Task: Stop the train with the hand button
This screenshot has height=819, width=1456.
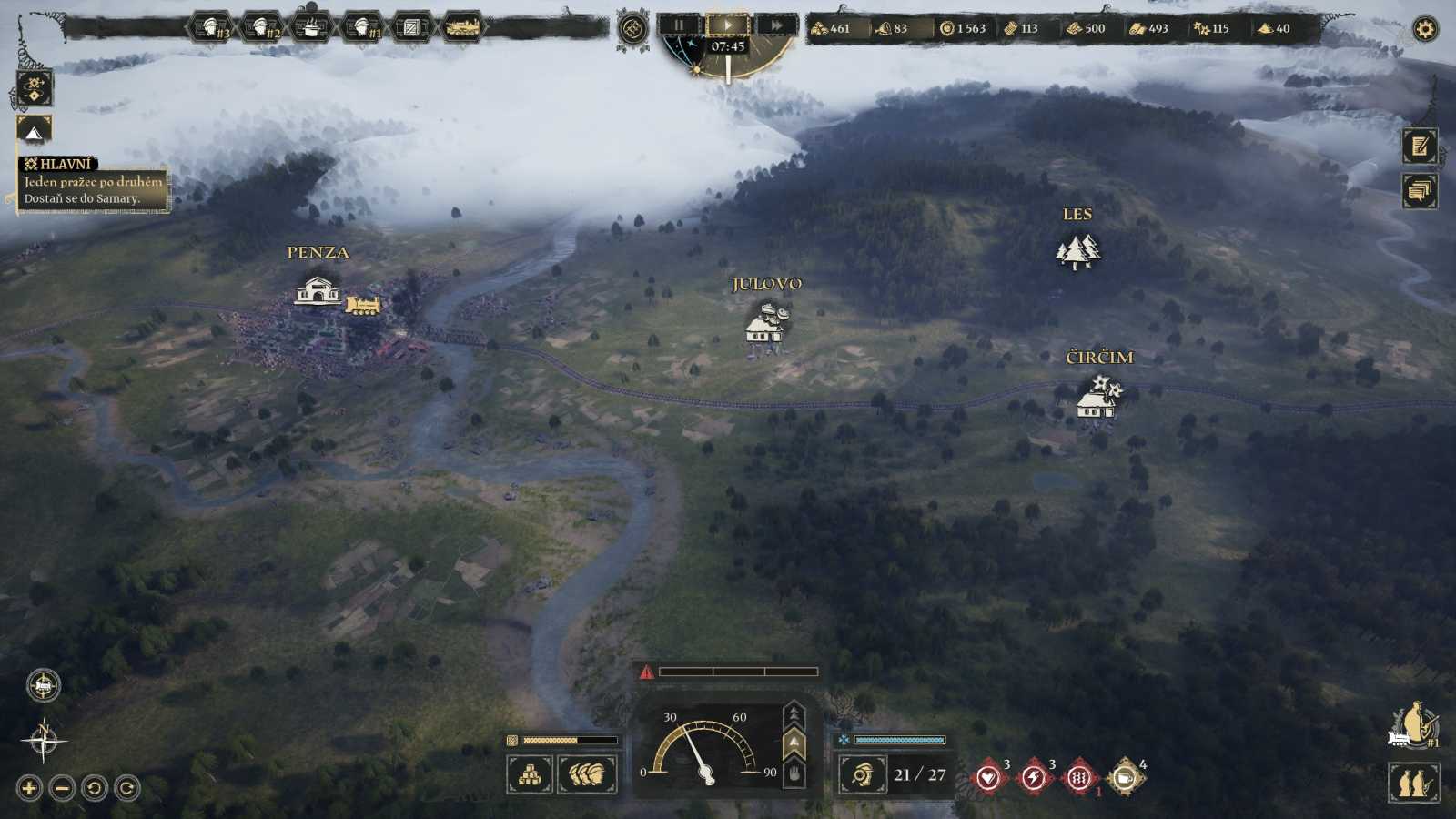Action: click(794, 774)
